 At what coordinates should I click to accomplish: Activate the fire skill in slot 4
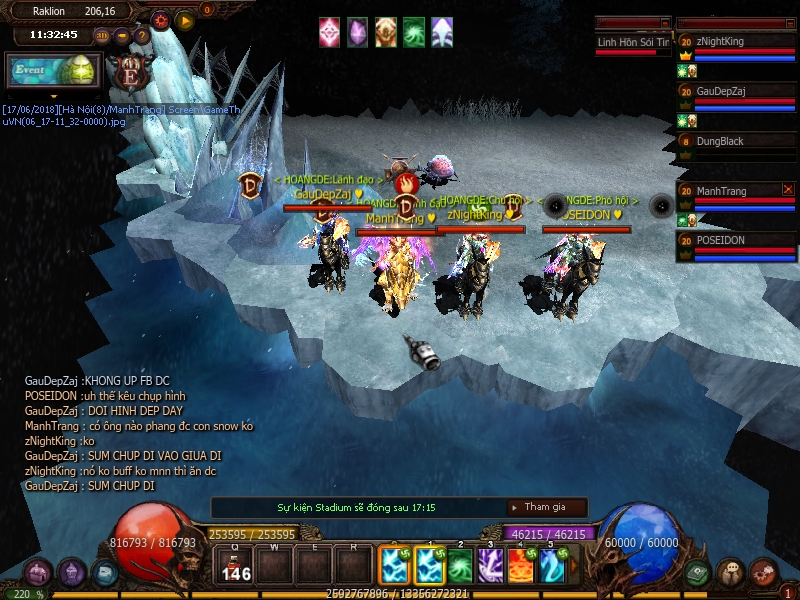520,566
